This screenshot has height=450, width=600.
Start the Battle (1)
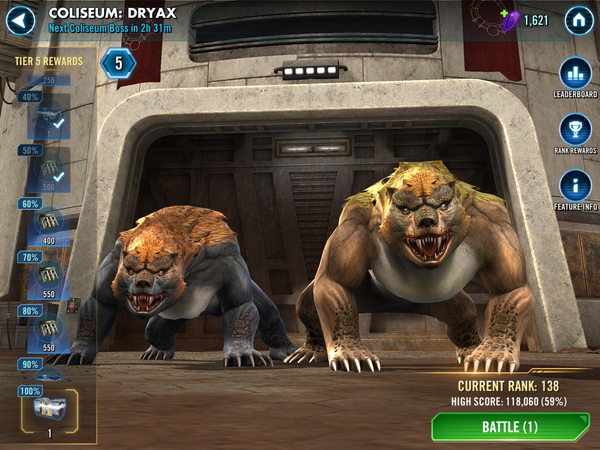click(510, 427)
